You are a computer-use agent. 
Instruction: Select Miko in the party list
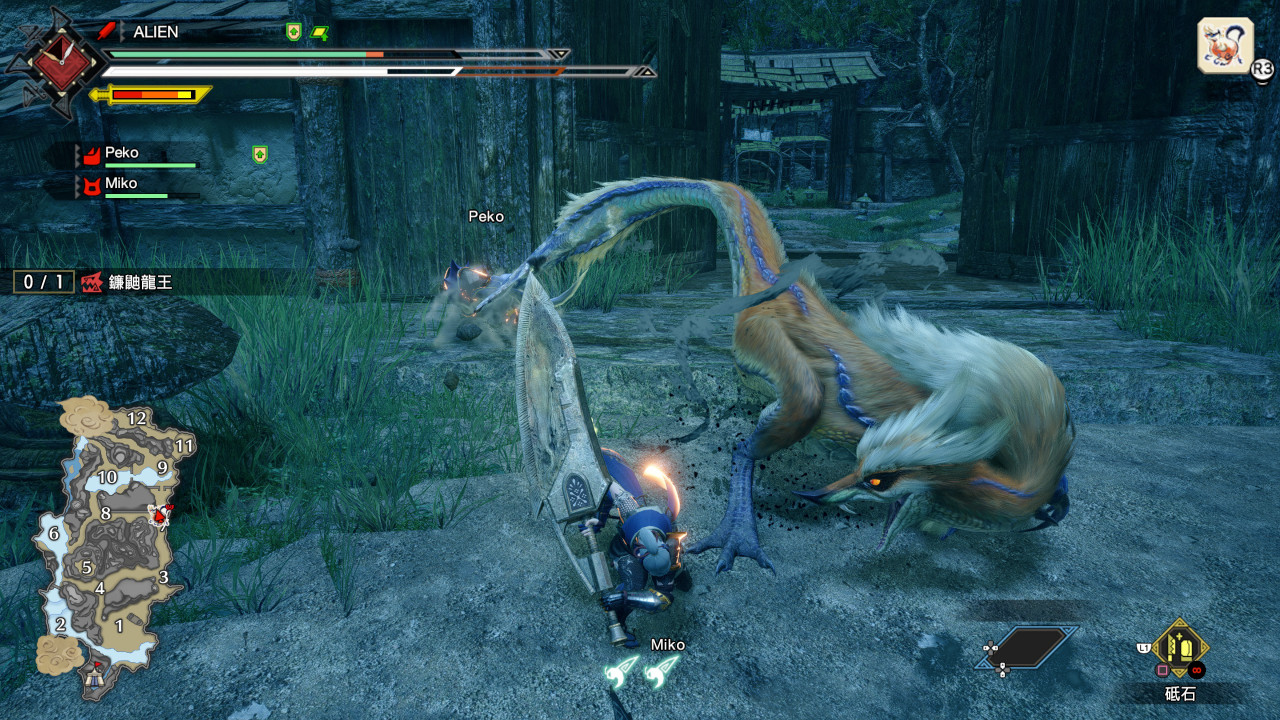point(121,184)
